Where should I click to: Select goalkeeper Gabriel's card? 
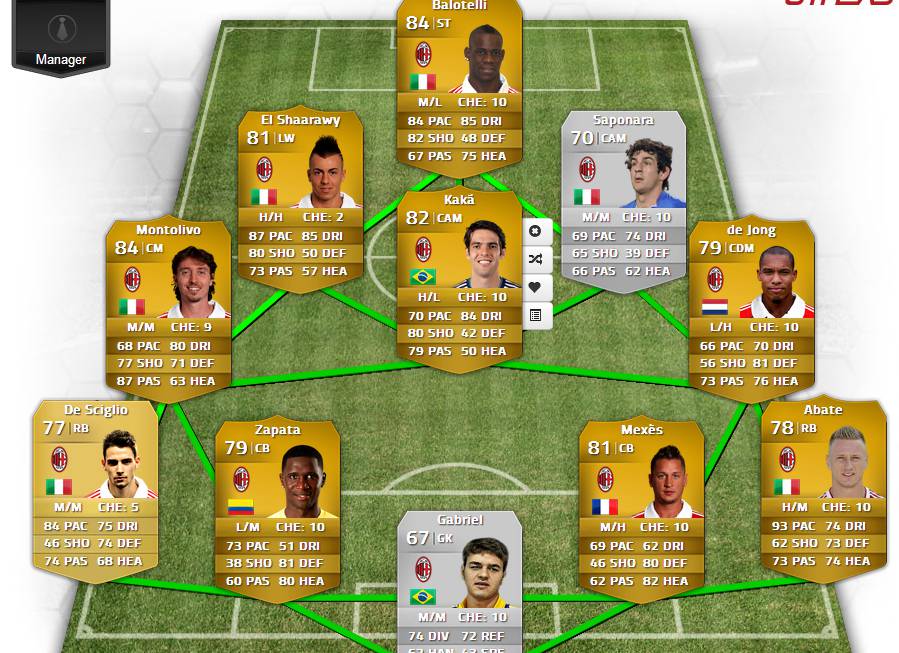(459, 580)
